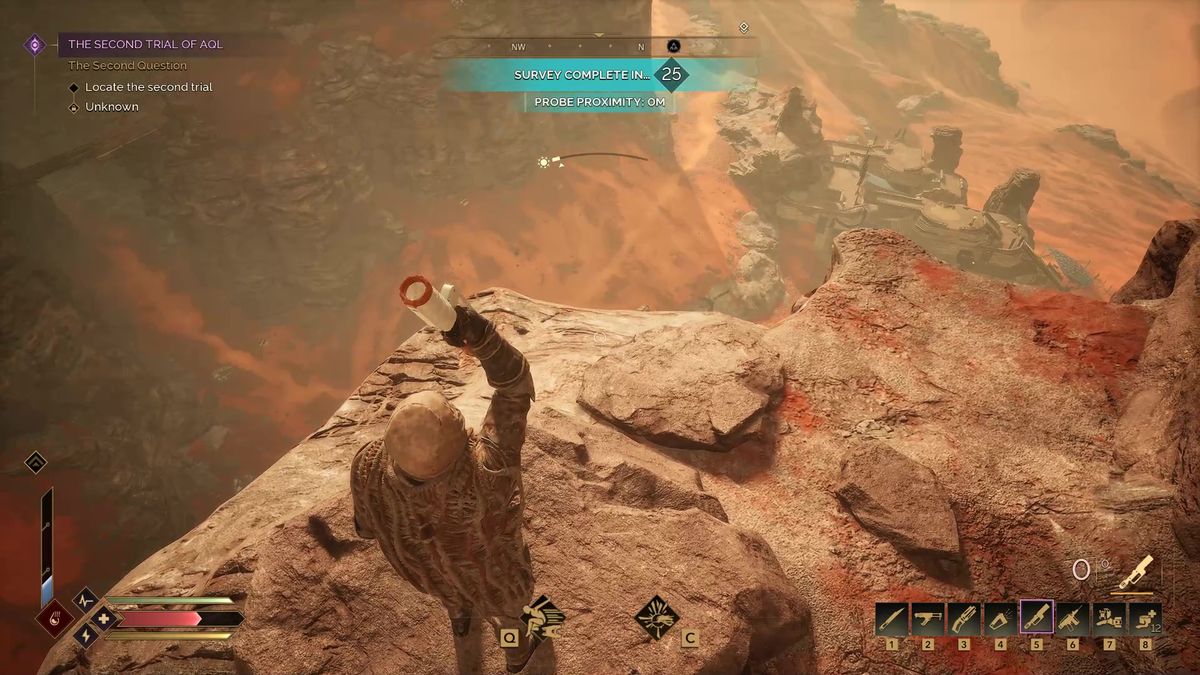Select the chevron diamond icon above water gauge
The width and height of the screenshot is (1200, 675).
[35, 462]
